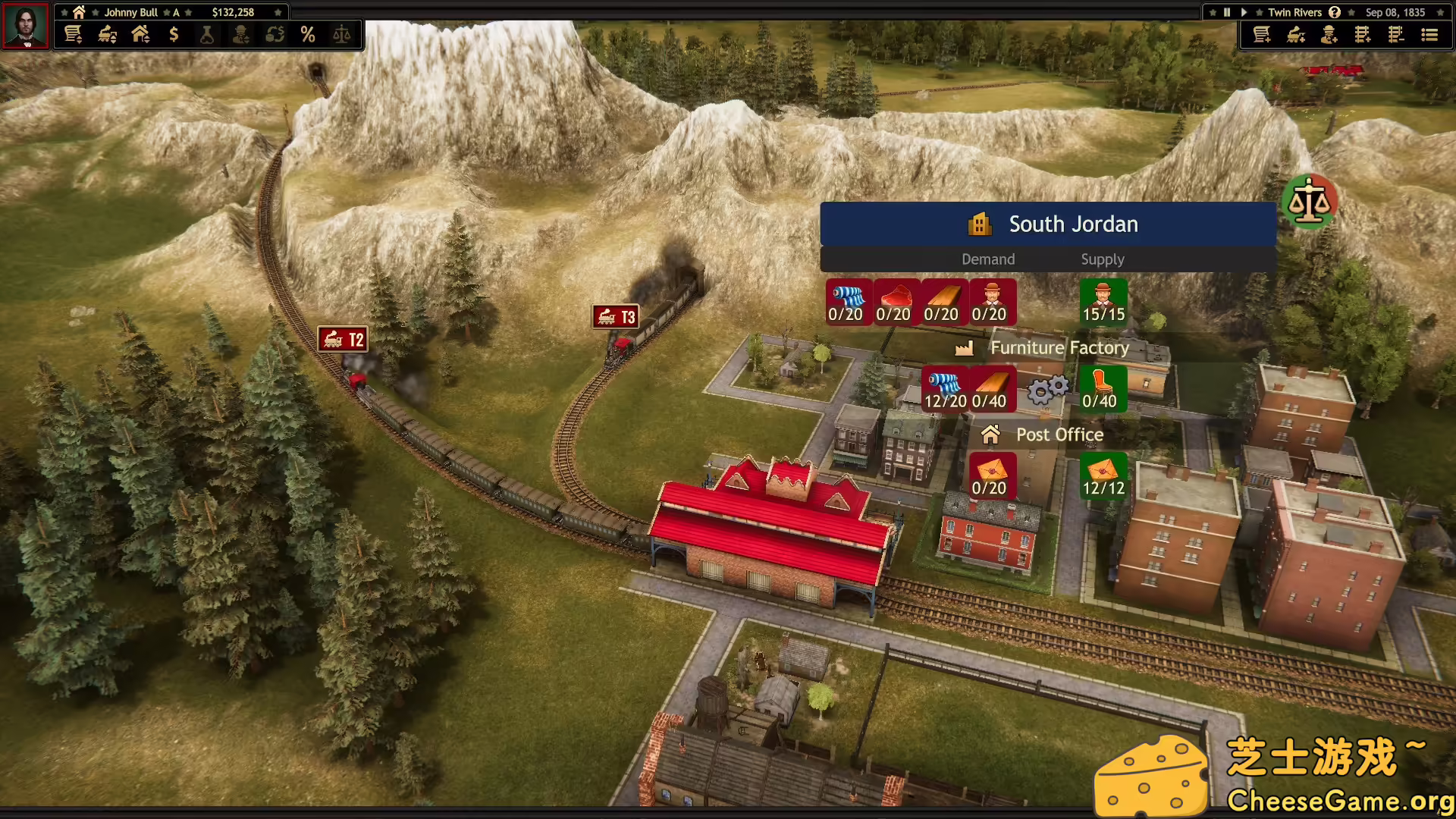Open the routes list icon on right toolbar
The height and width of the screenshot is (819, 1456).
point(1429,35)
